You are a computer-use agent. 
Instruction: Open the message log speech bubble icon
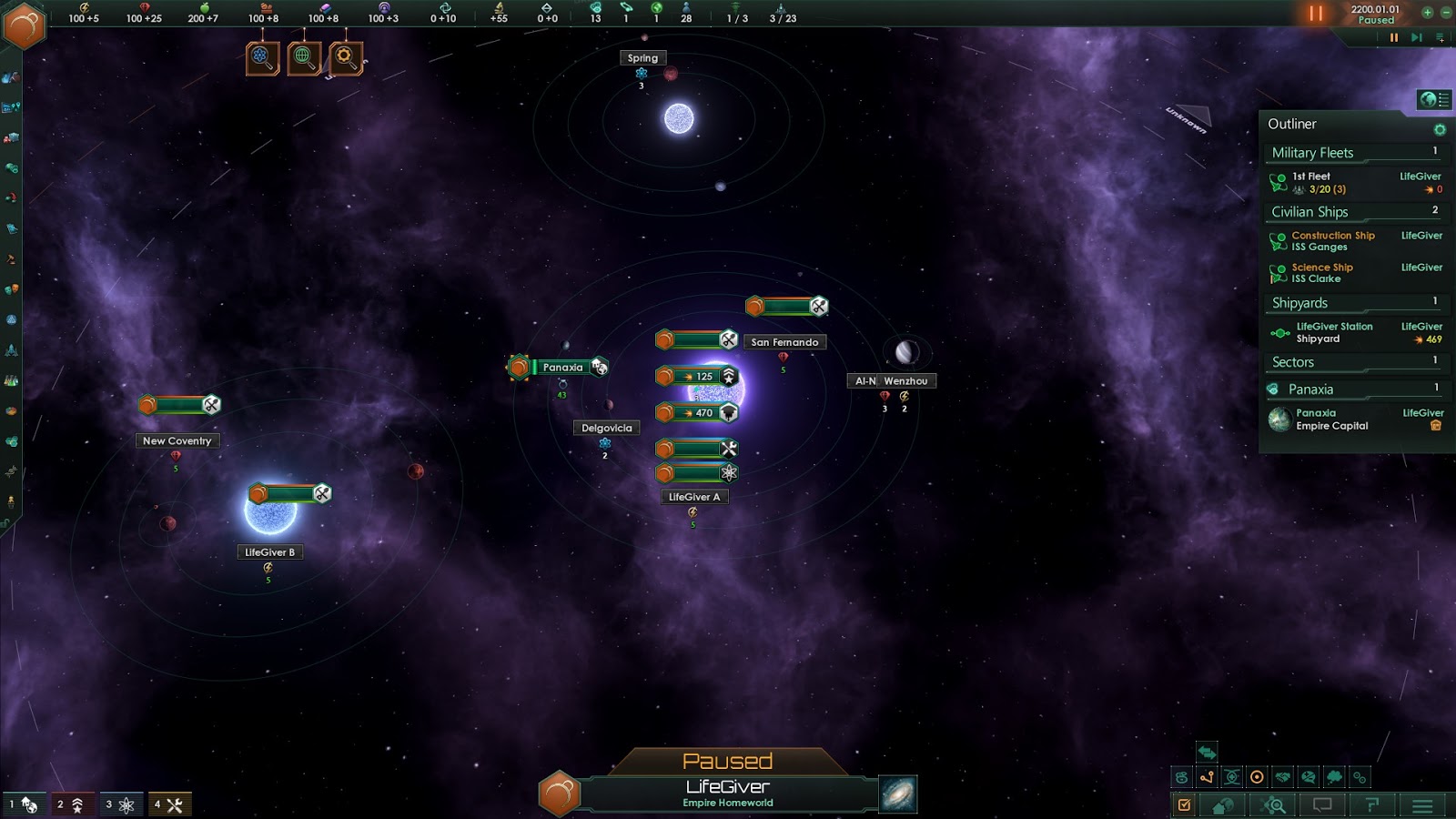point(1321,804)
